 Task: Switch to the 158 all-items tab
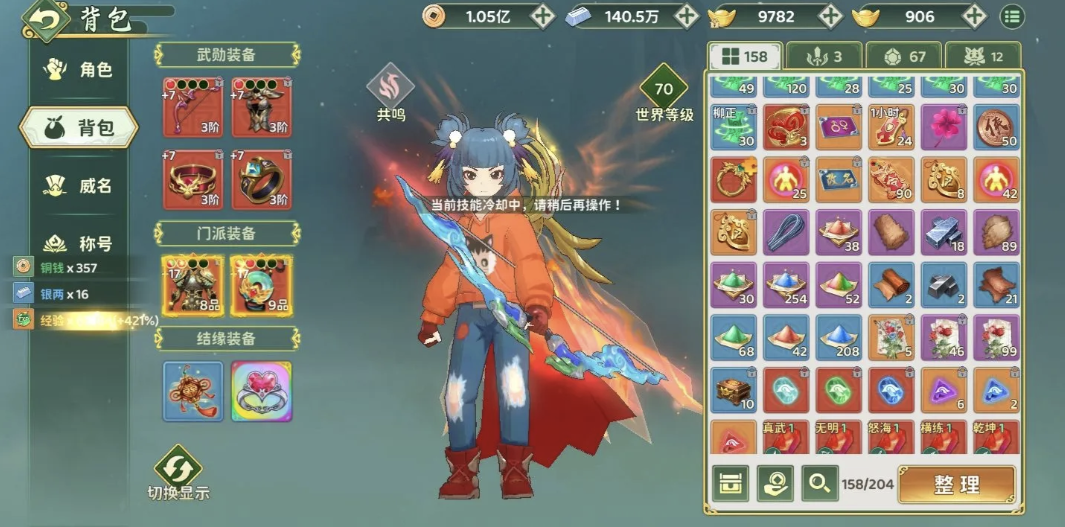(744, 56)
